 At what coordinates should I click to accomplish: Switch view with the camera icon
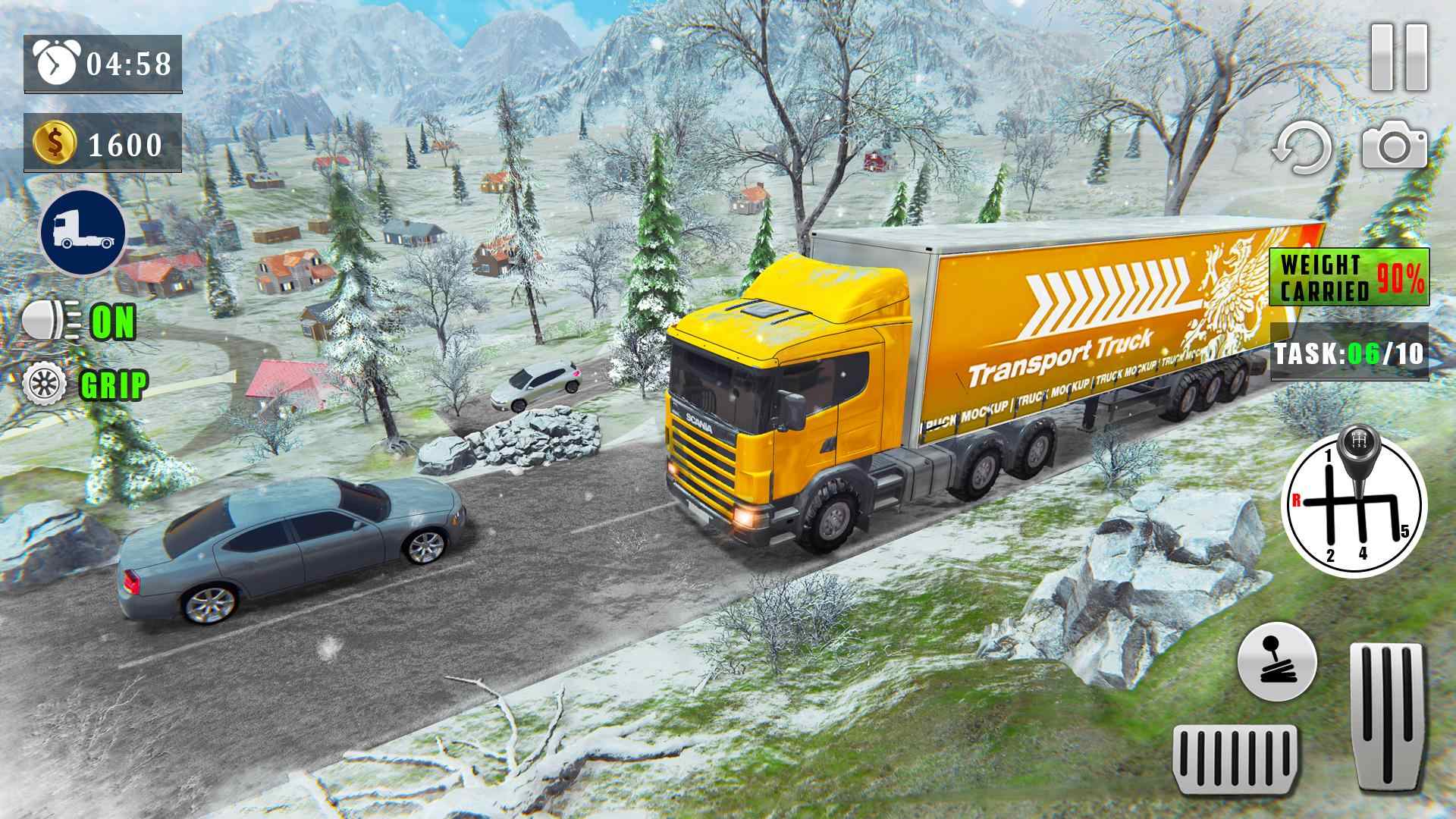pyautogui.click(x=1394, y=146)
